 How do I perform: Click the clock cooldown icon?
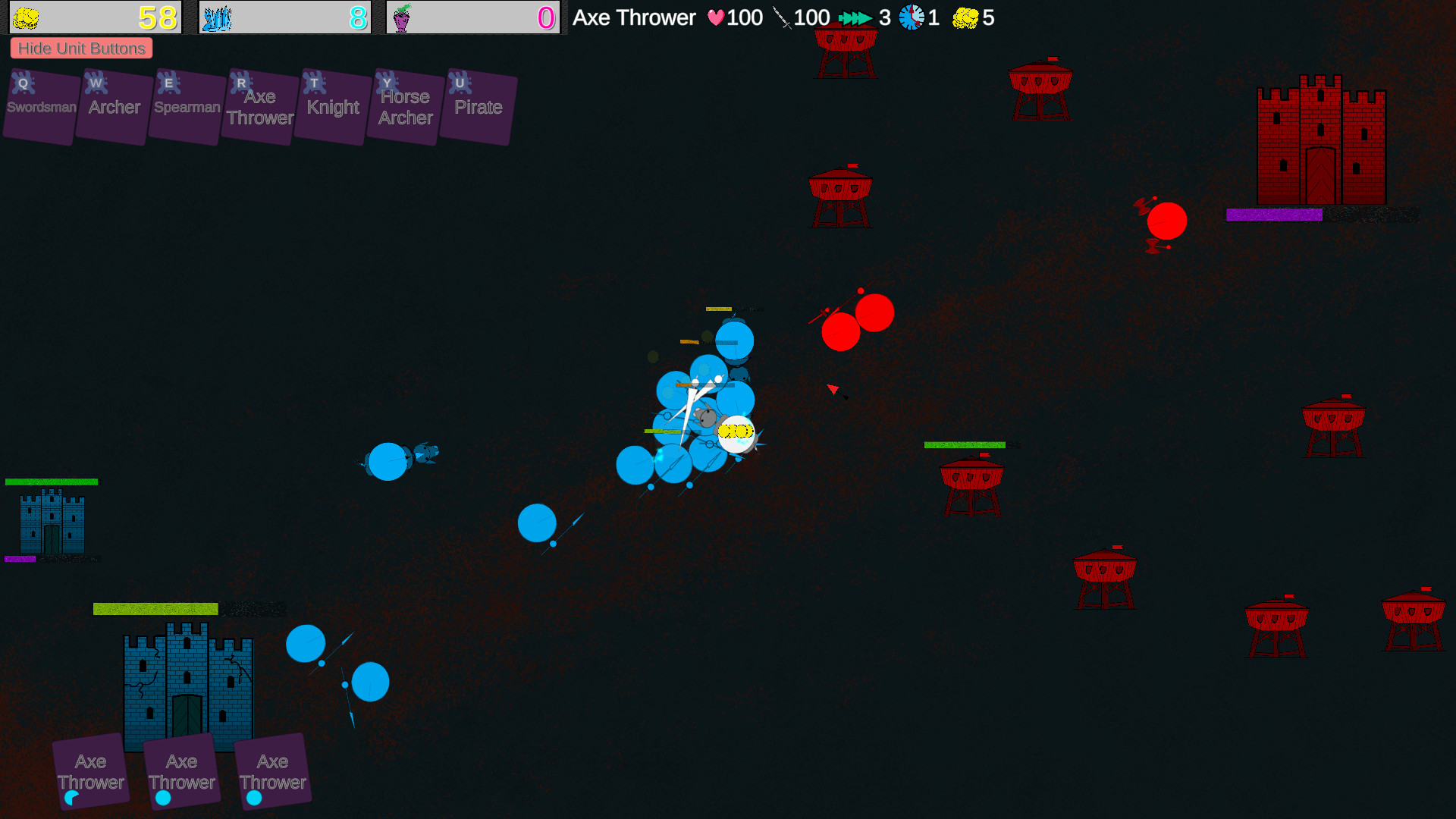(x=910, y=17)
